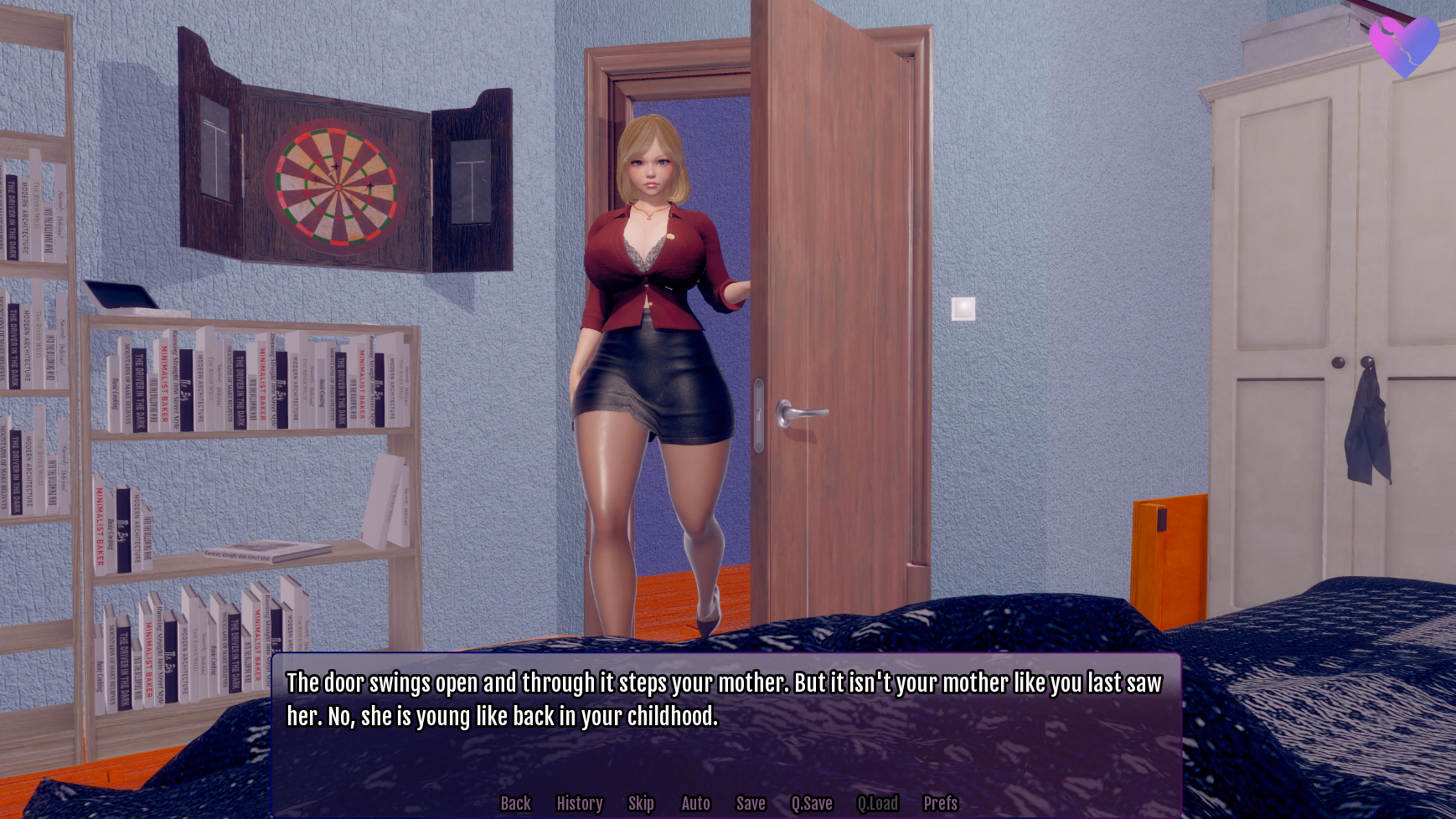
Task: Enable Skip mode from the quick menu
Action: click(x=641, y=803)
